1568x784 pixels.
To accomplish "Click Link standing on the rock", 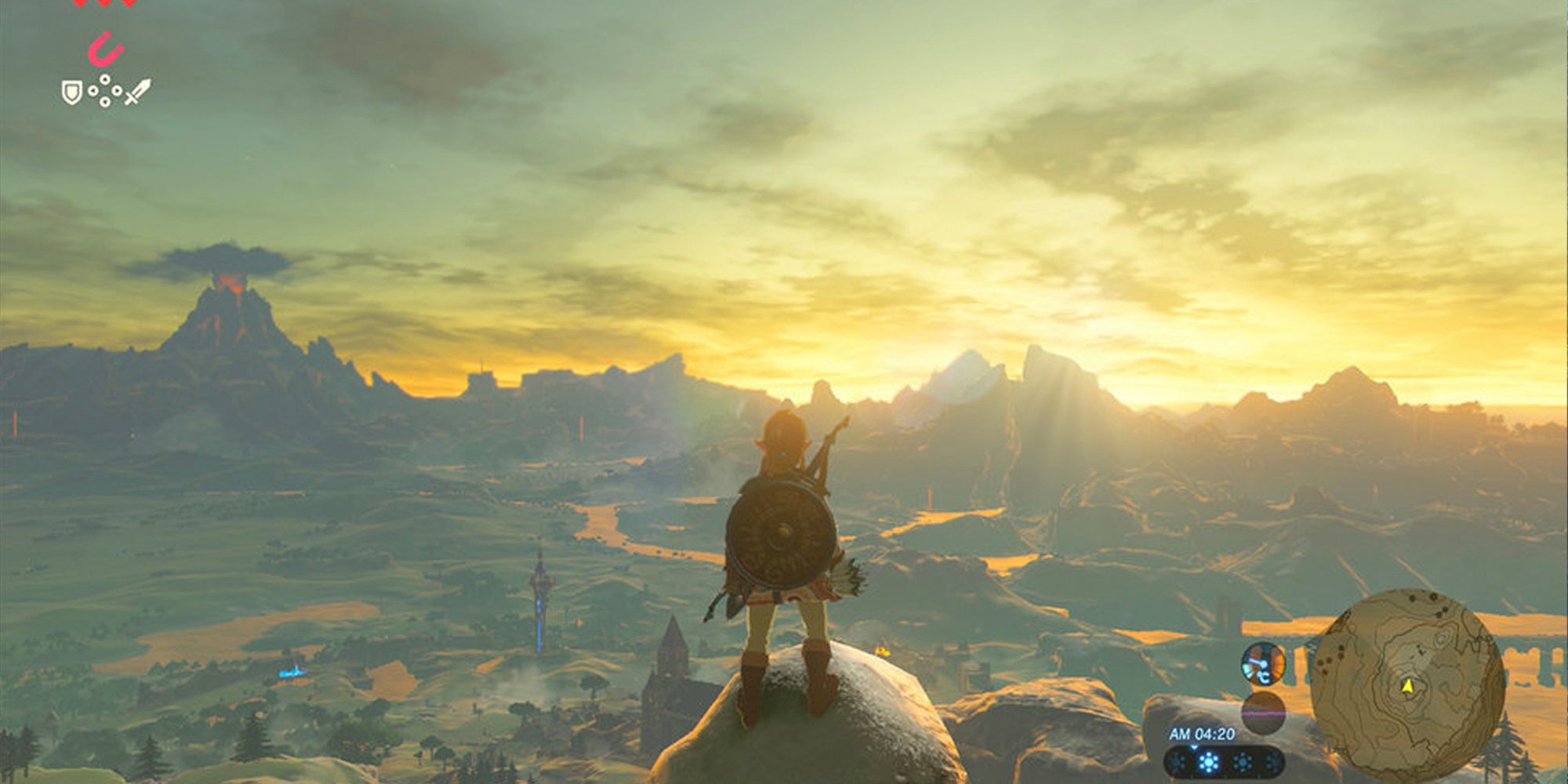I will pos(784,564).
